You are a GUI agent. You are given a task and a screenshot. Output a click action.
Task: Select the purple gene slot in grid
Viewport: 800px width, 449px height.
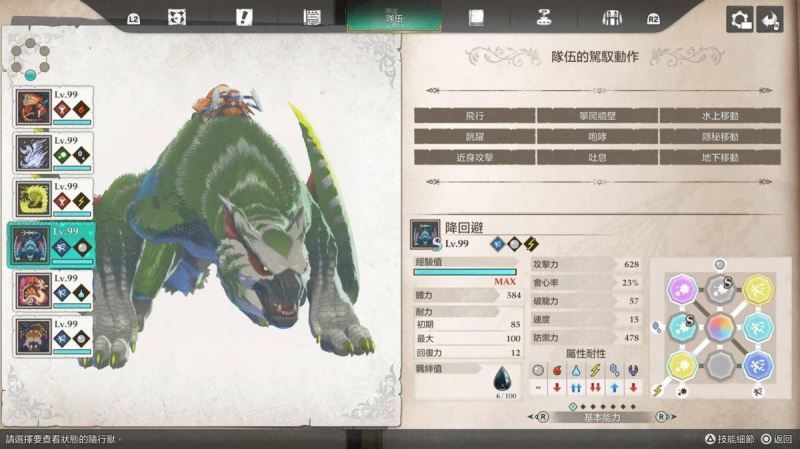tap(683, 291)
